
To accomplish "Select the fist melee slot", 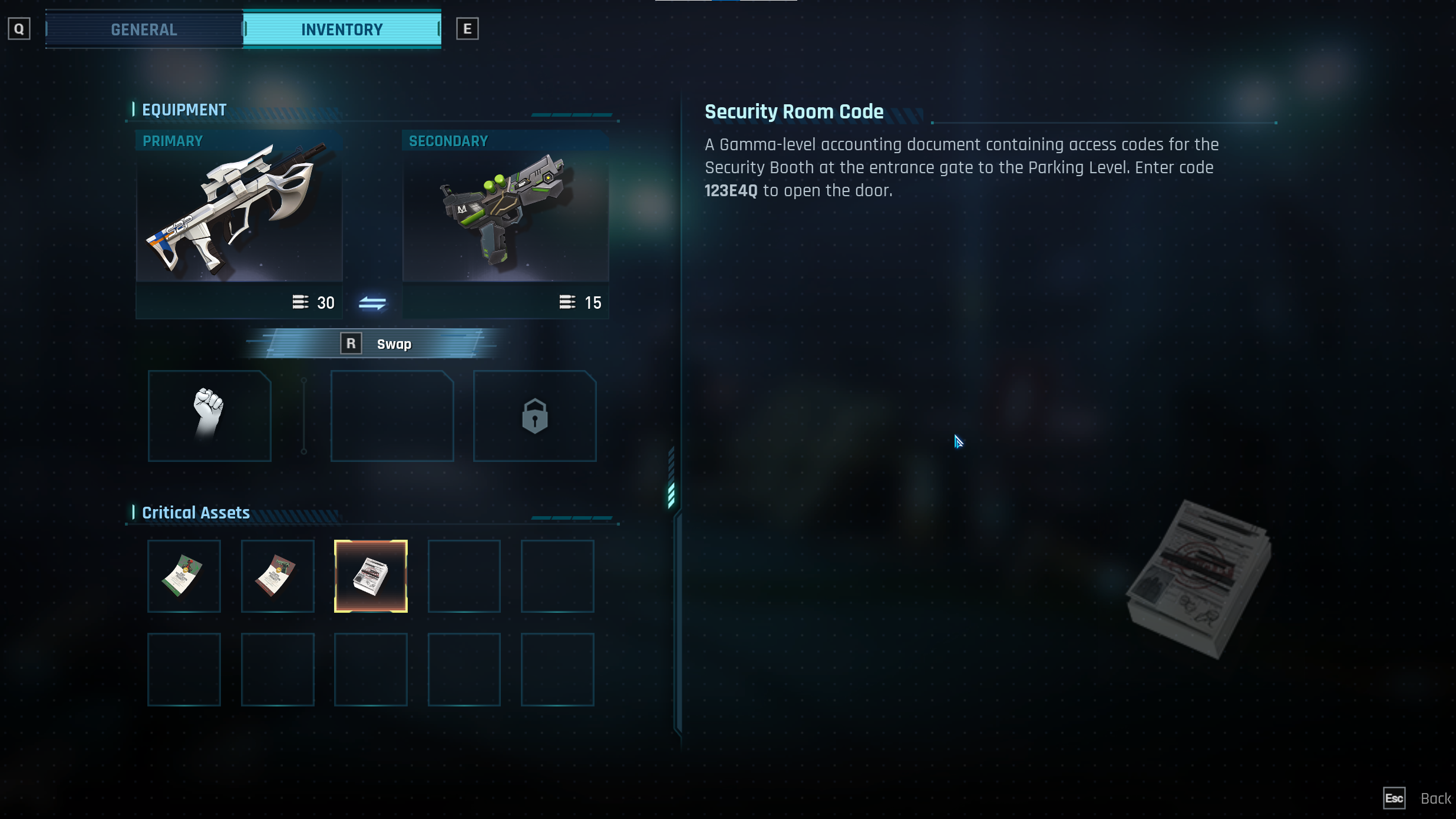I will pos(209,415).
